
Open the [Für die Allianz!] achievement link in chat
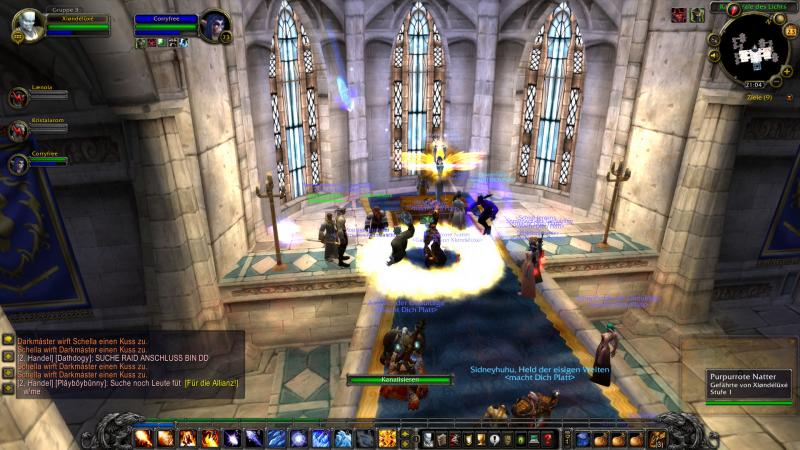coord(212,384)
